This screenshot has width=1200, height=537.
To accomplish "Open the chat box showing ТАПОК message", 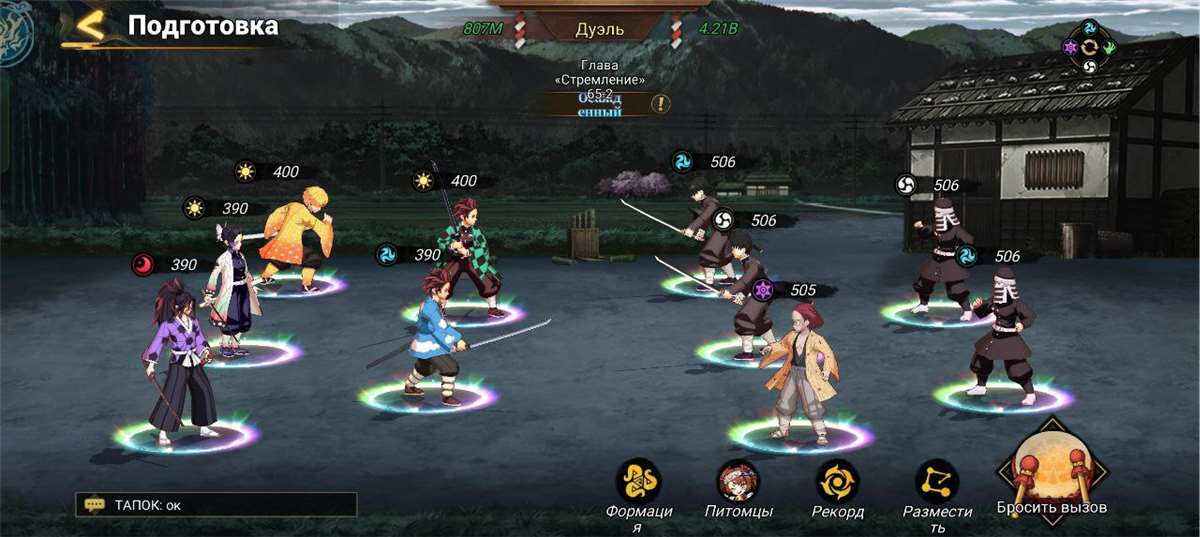I will tap(217, 505).
